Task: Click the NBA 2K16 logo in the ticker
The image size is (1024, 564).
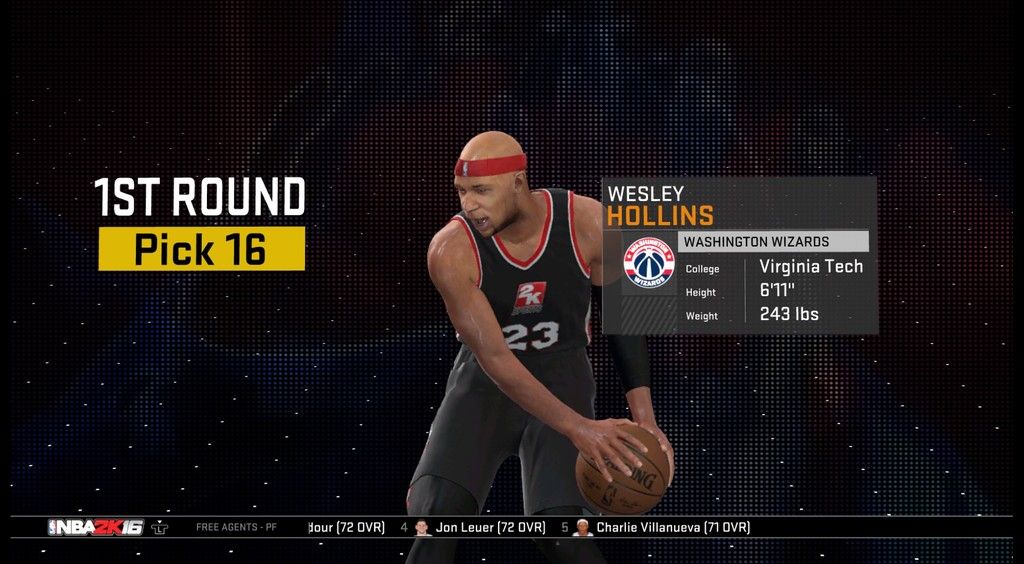Action: (95, 527)
